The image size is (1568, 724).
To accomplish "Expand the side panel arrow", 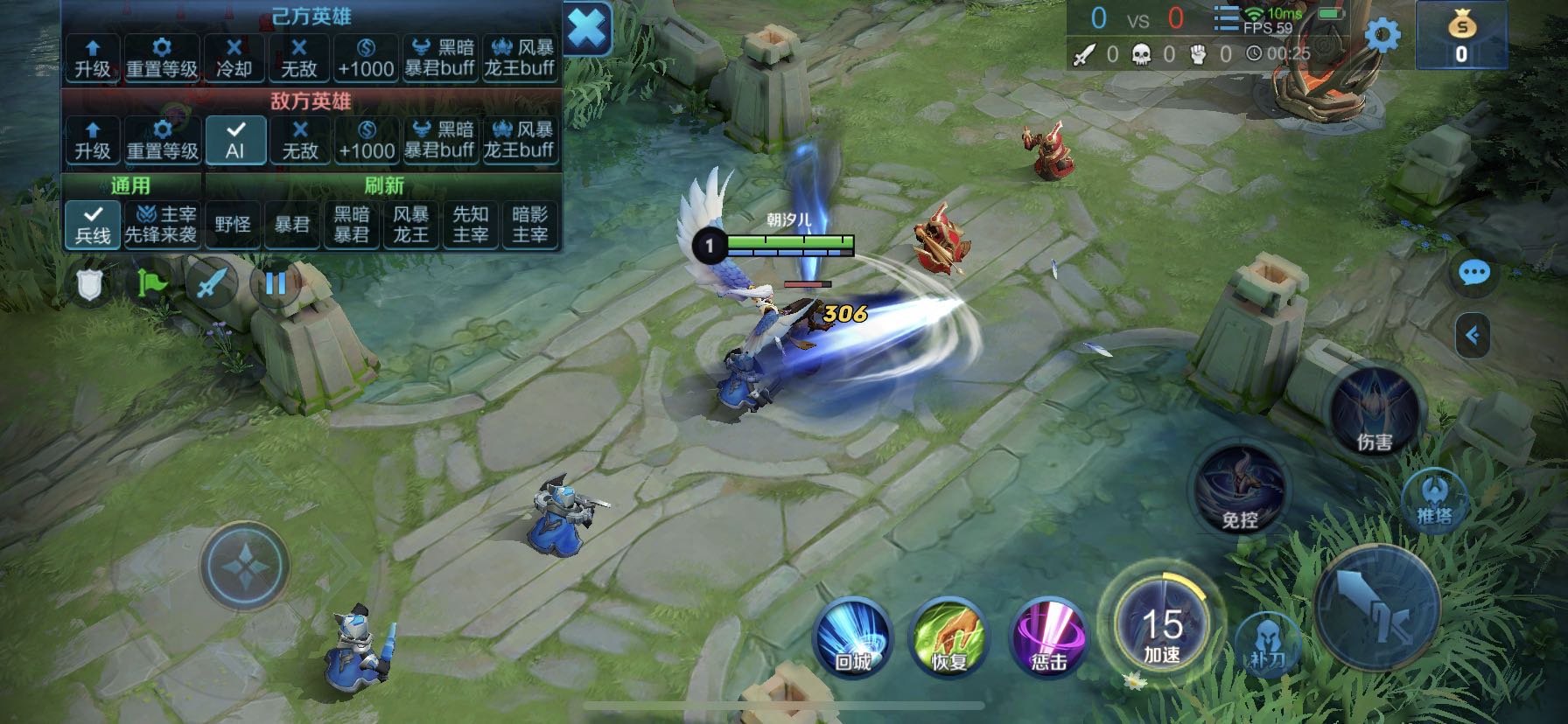I will tap(1473, 335).
